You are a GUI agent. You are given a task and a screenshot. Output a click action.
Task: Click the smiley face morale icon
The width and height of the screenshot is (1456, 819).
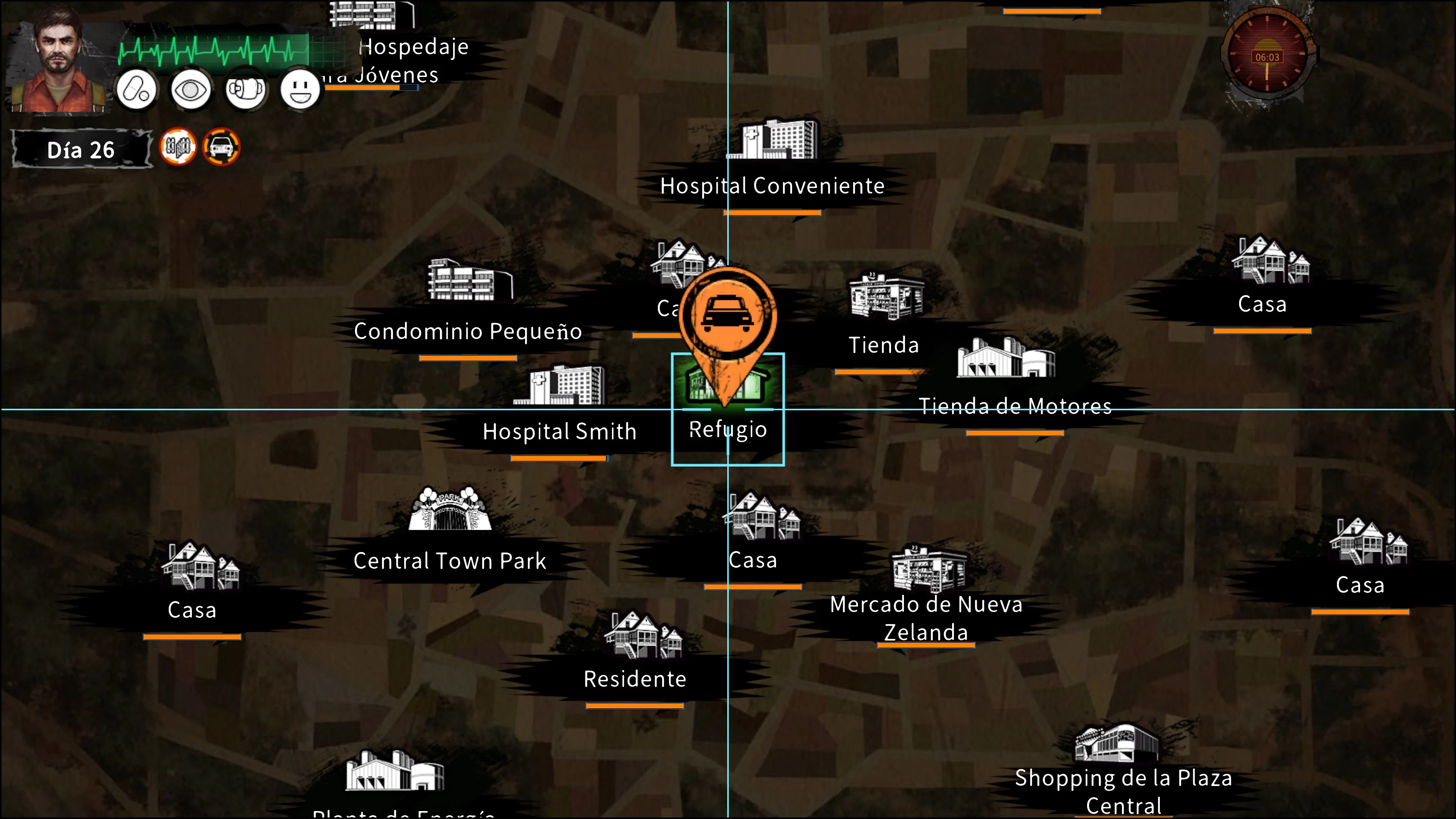click(x=300, y=89)
